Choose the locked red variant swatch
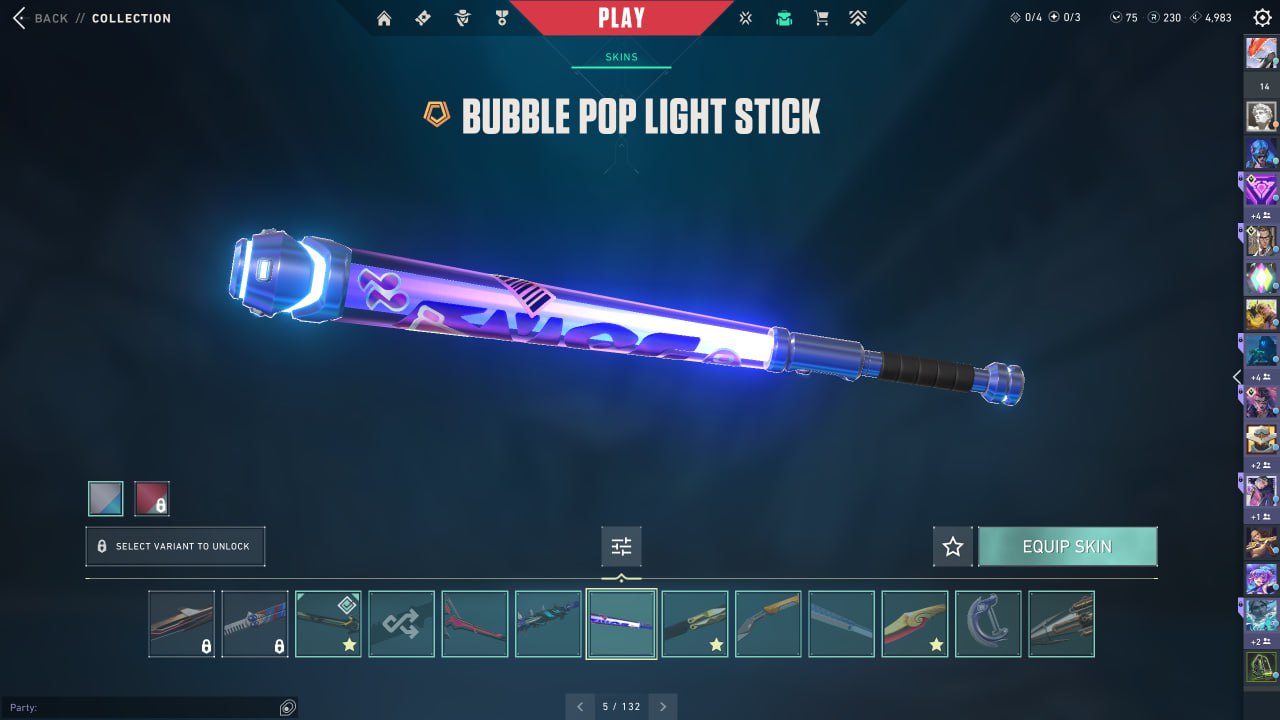 (152, 498)
